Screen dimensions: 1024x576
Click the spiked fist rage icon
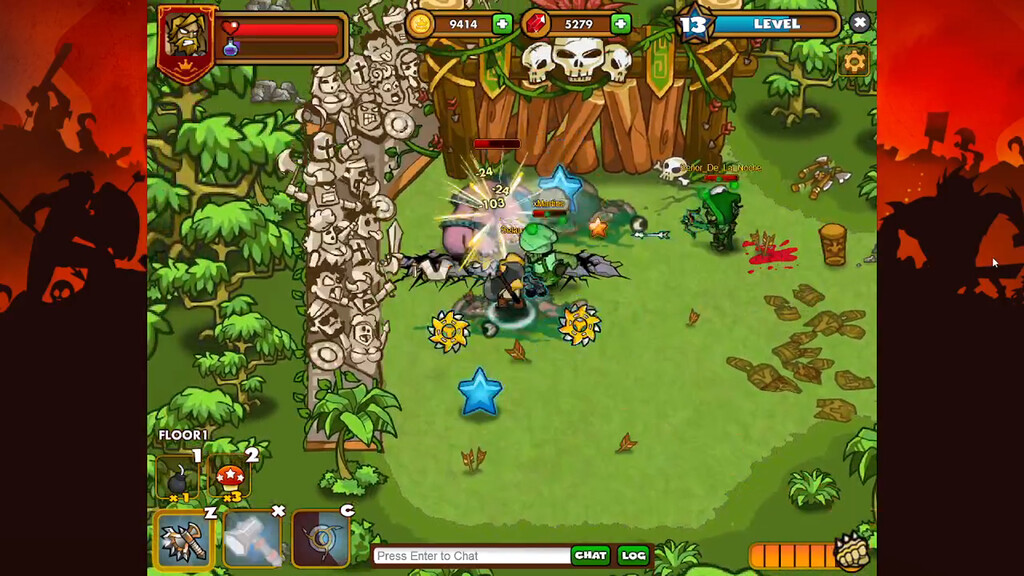click(851, 551)
